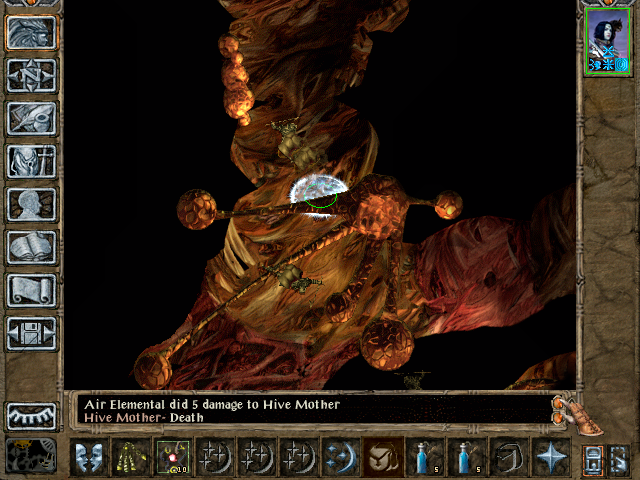
Task: Open the area map screen
Action: coord(31,76)
